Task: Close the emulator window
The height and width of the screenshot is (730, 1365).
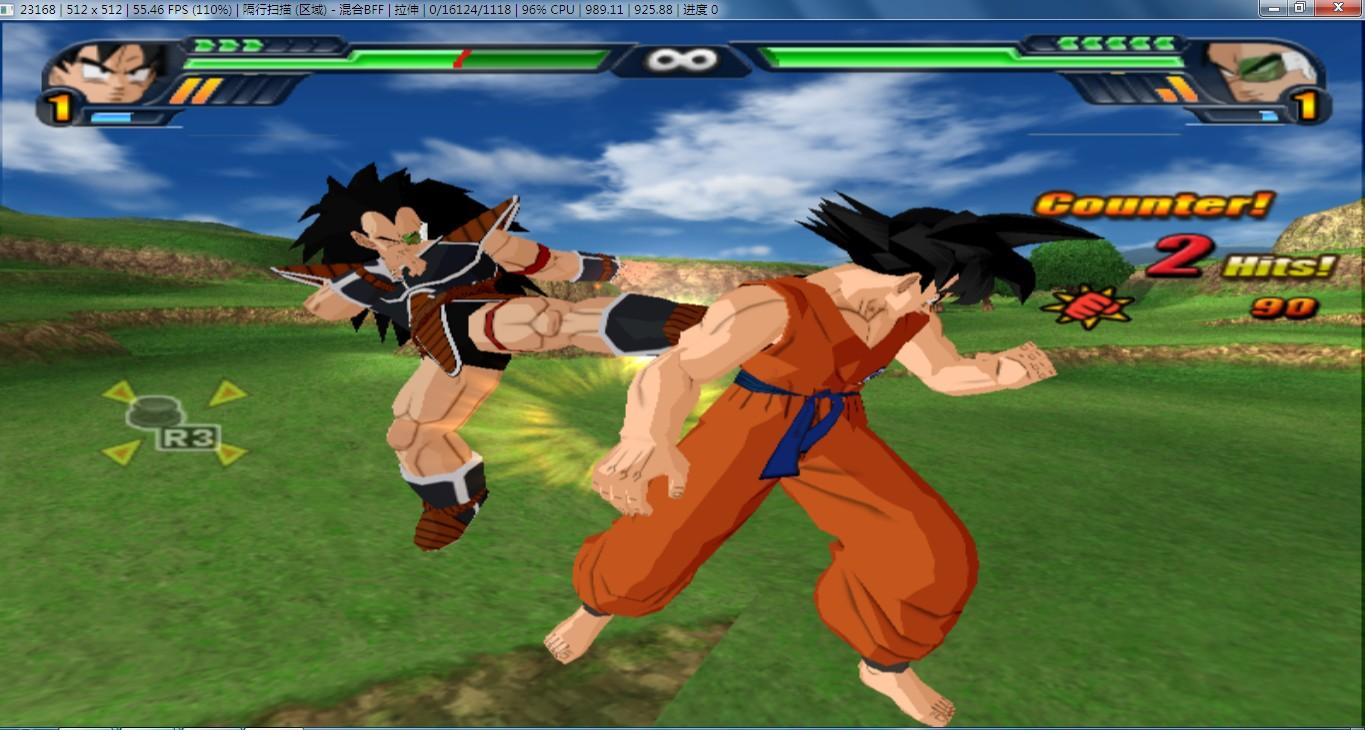Action: (1339, 8)
